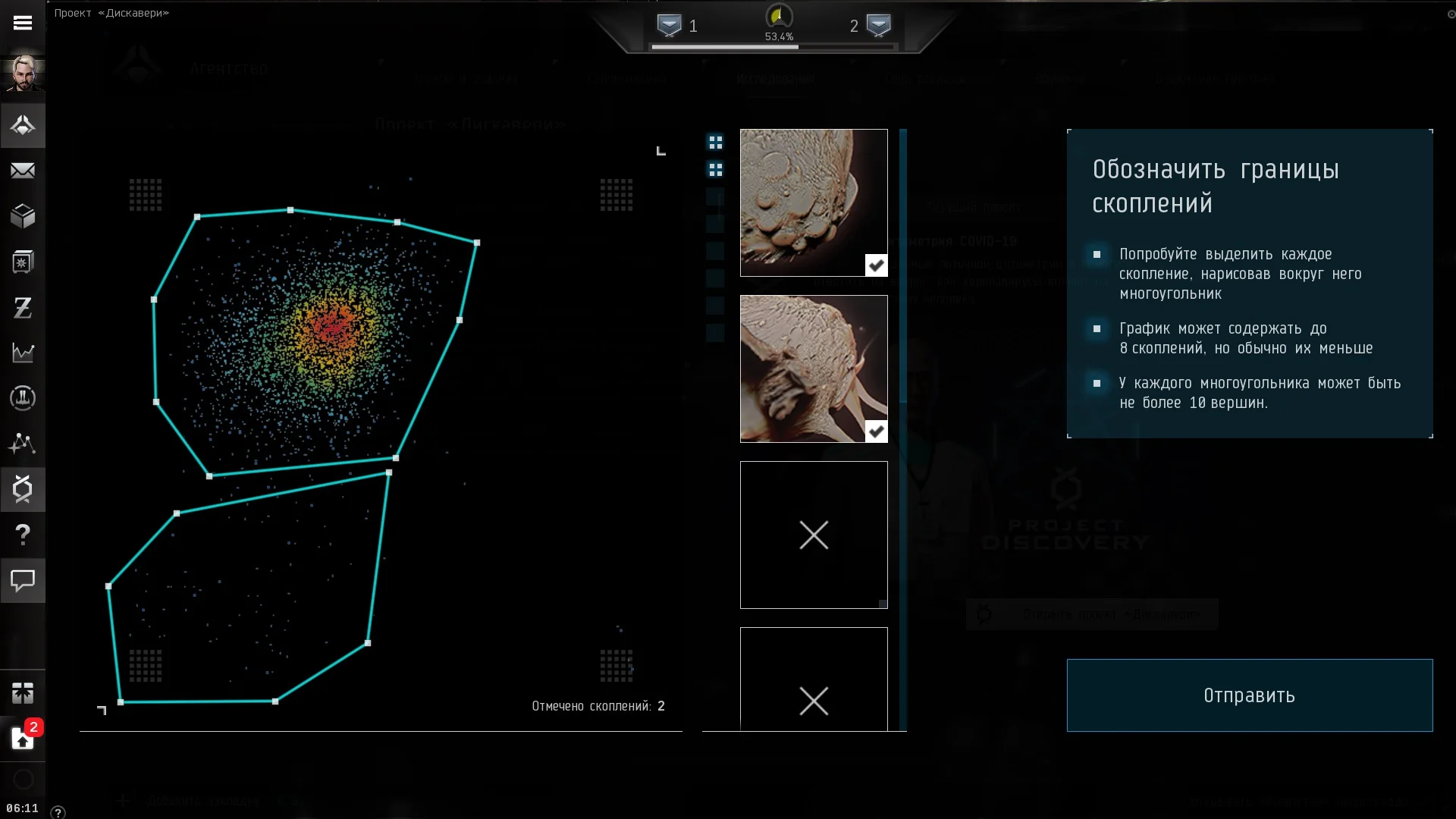Open the inventory cube icon

pos(23,216)
